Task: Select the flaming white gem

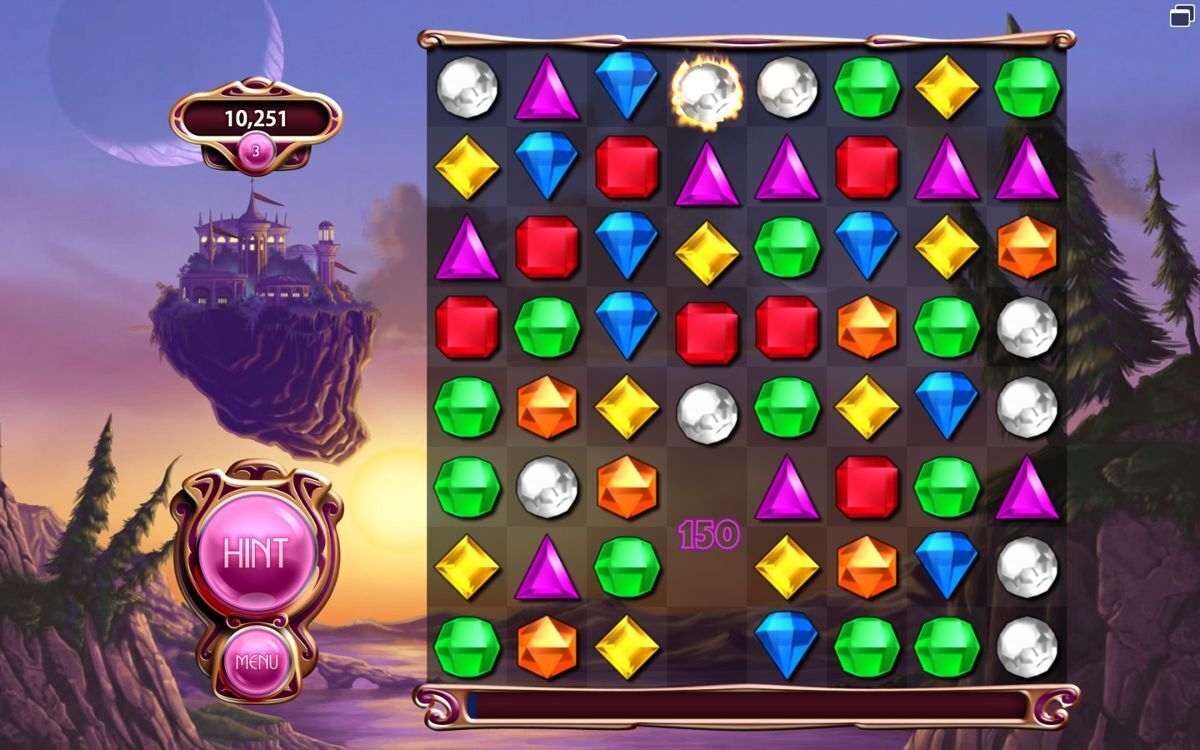Action: [706, 90]
